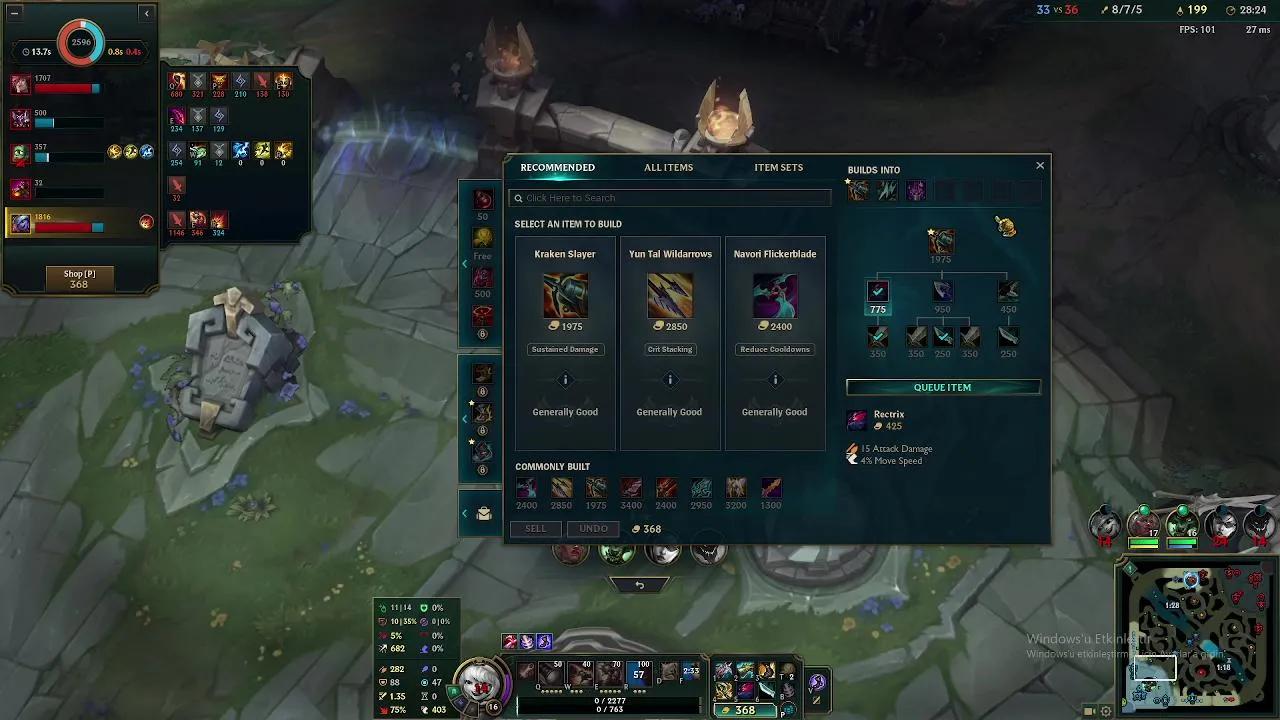Select the Kraken Slayer item image

coord(565,295)
